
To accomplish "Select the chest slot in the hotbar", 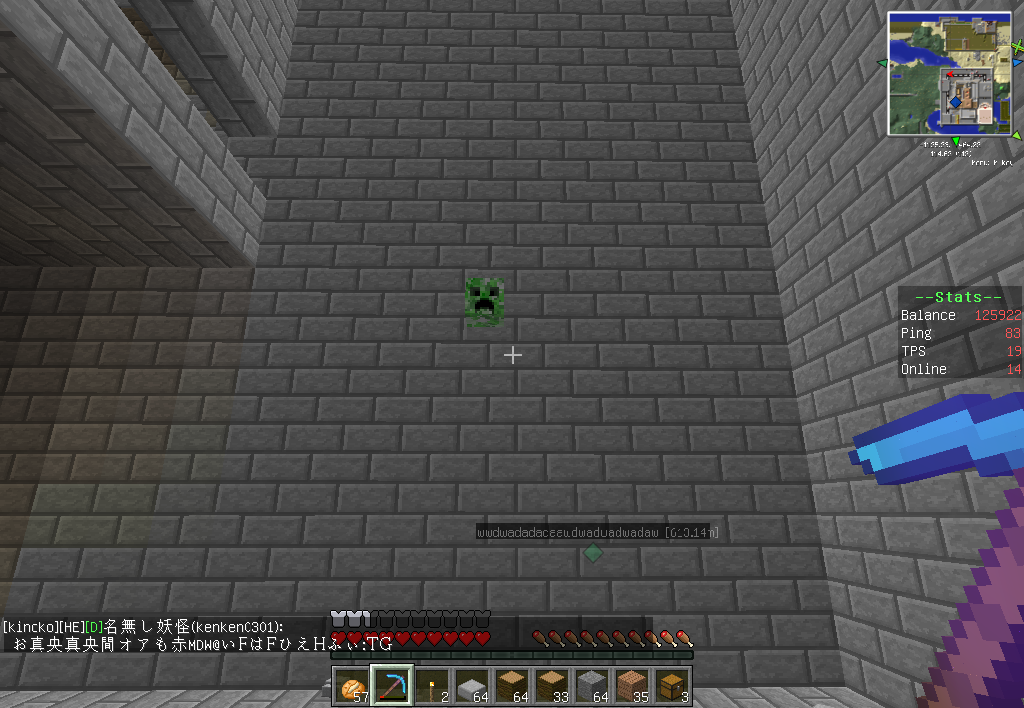I will pyautogui.click(x=672, y=687).
